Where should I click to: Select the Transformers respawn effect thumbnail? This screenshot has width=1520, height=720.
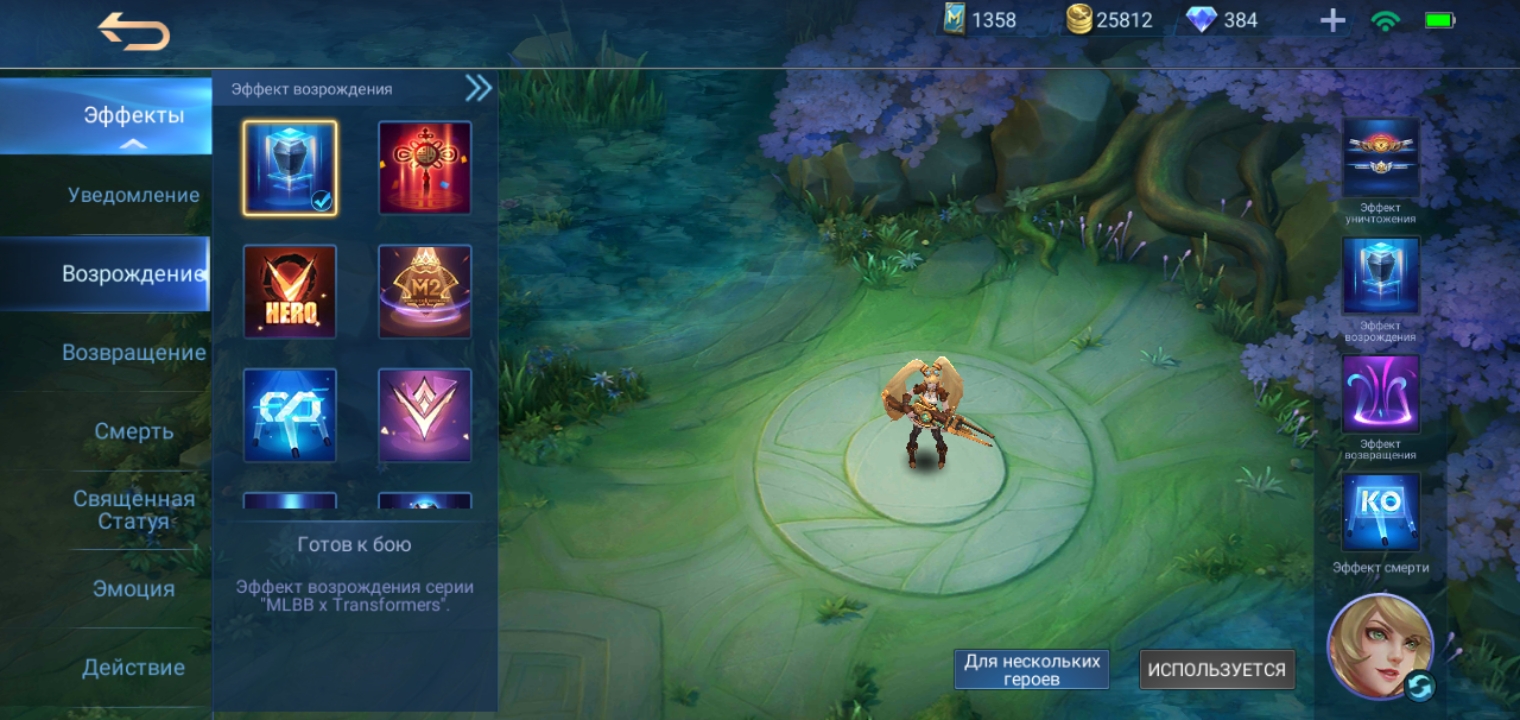point(290,168)
